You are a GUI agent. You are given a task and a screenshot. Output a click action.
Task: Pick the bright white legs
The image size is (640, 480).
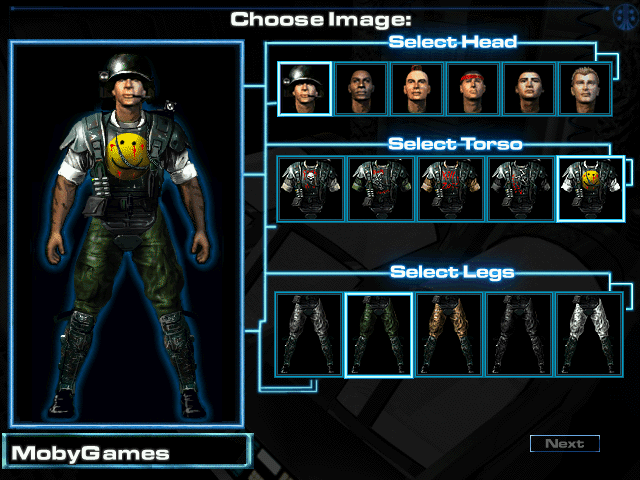click(x=589, y=335)
